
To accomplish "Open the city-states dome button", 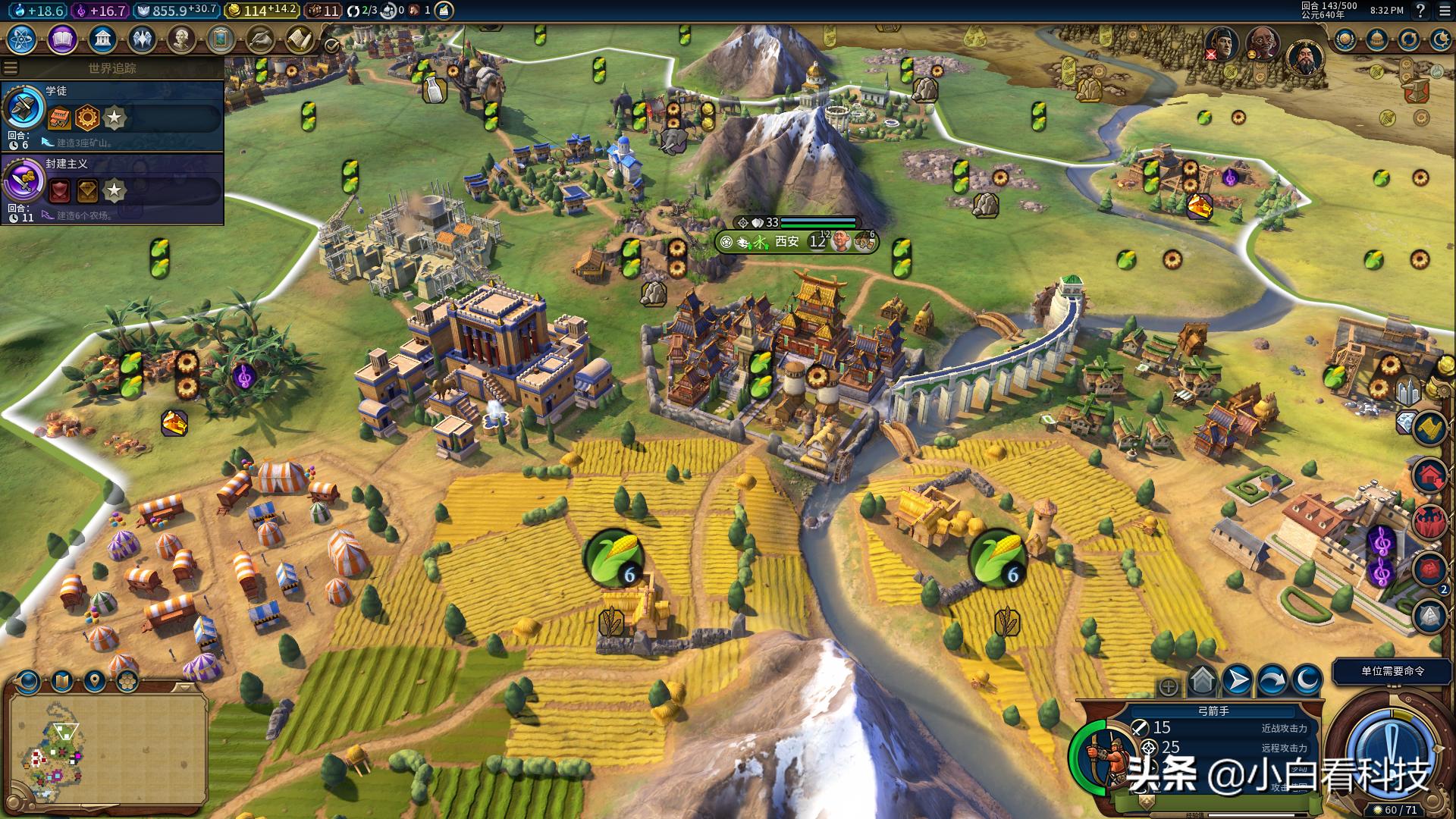I will [1377, 39].
